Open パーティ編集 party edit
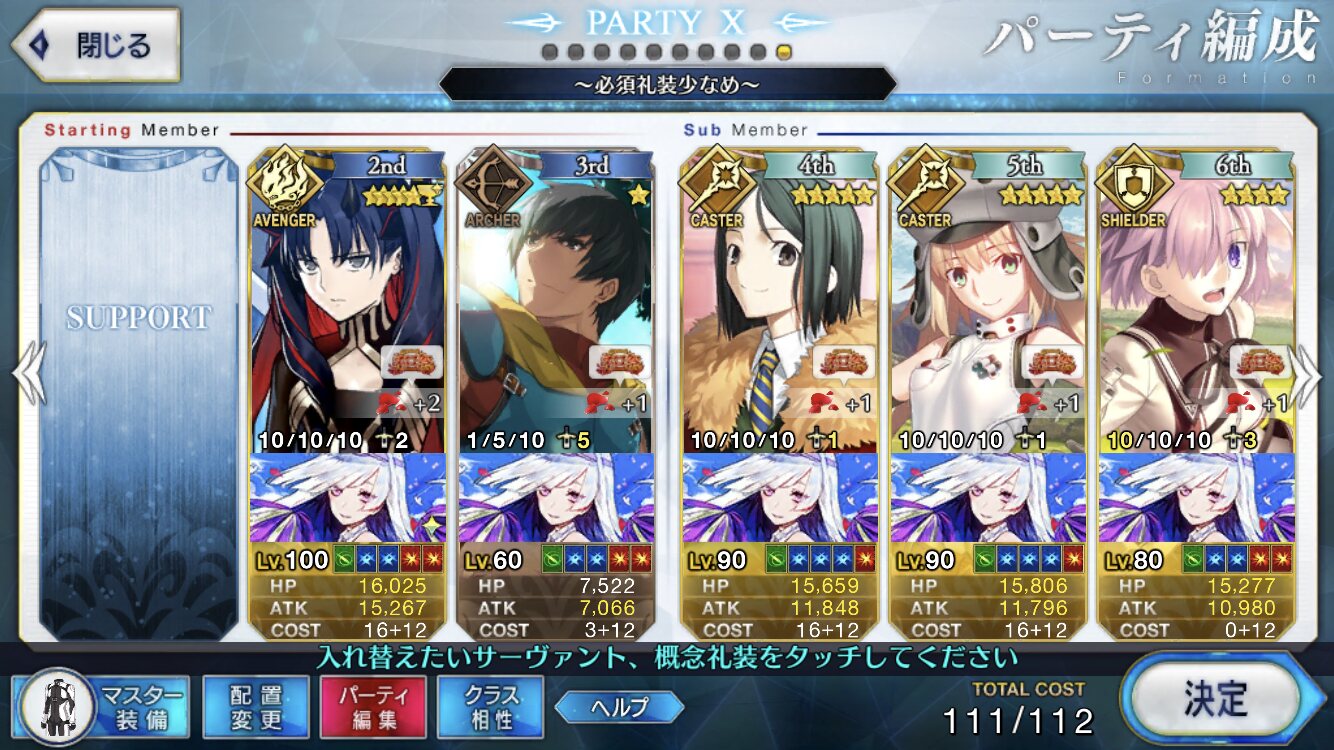The image size is (1334, 750). (373, 707)
